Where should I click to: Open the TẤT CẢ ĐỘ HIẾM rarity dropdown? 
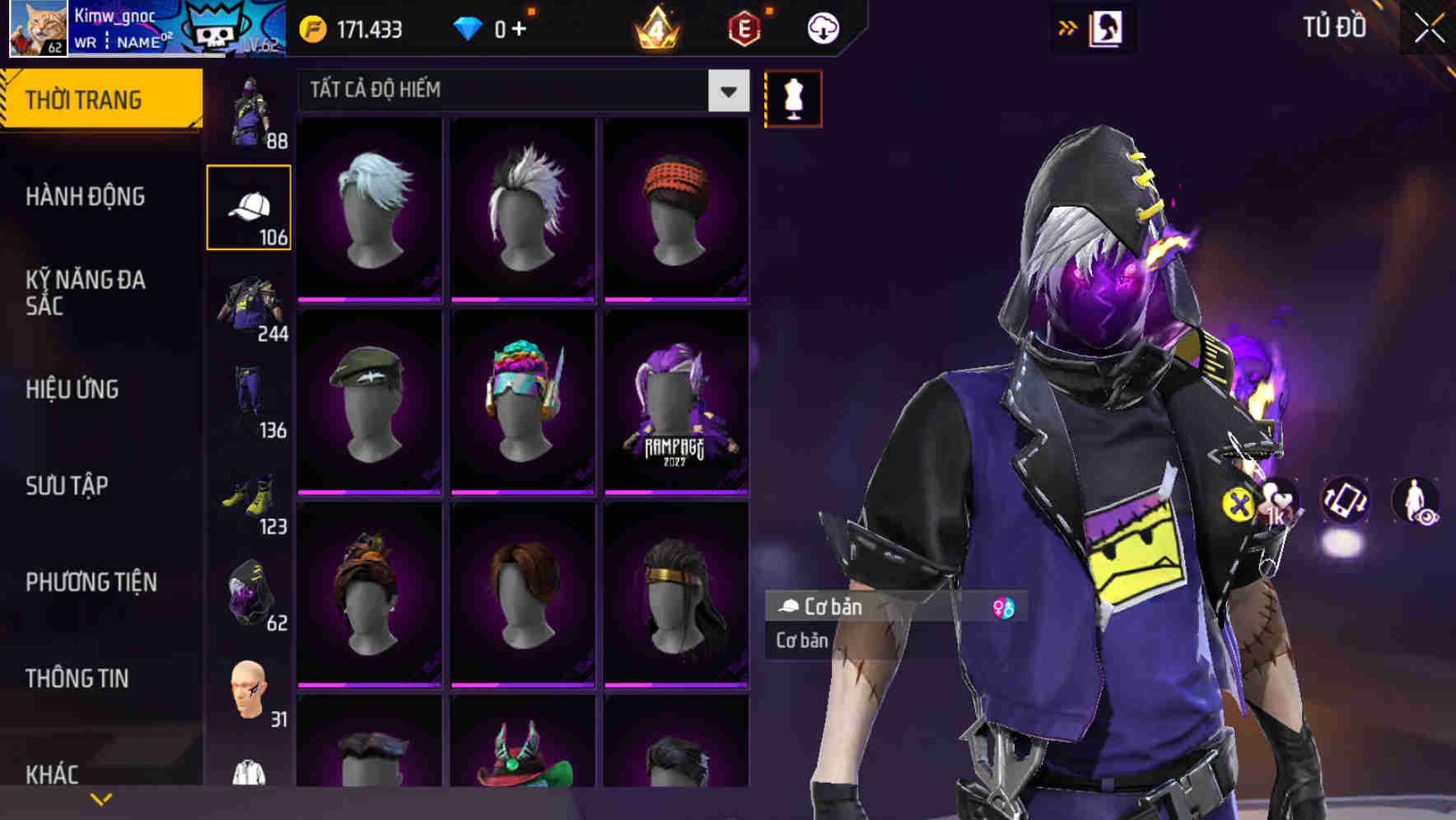[519, 91]
